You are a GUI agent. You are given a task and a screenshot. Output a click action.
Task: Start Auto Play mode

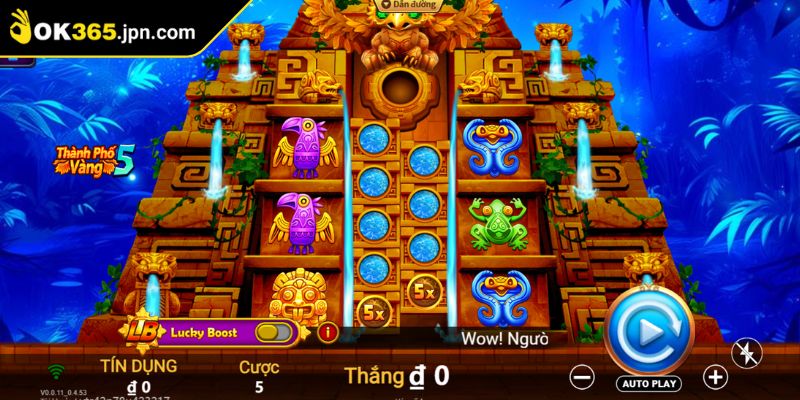(649, 383)
